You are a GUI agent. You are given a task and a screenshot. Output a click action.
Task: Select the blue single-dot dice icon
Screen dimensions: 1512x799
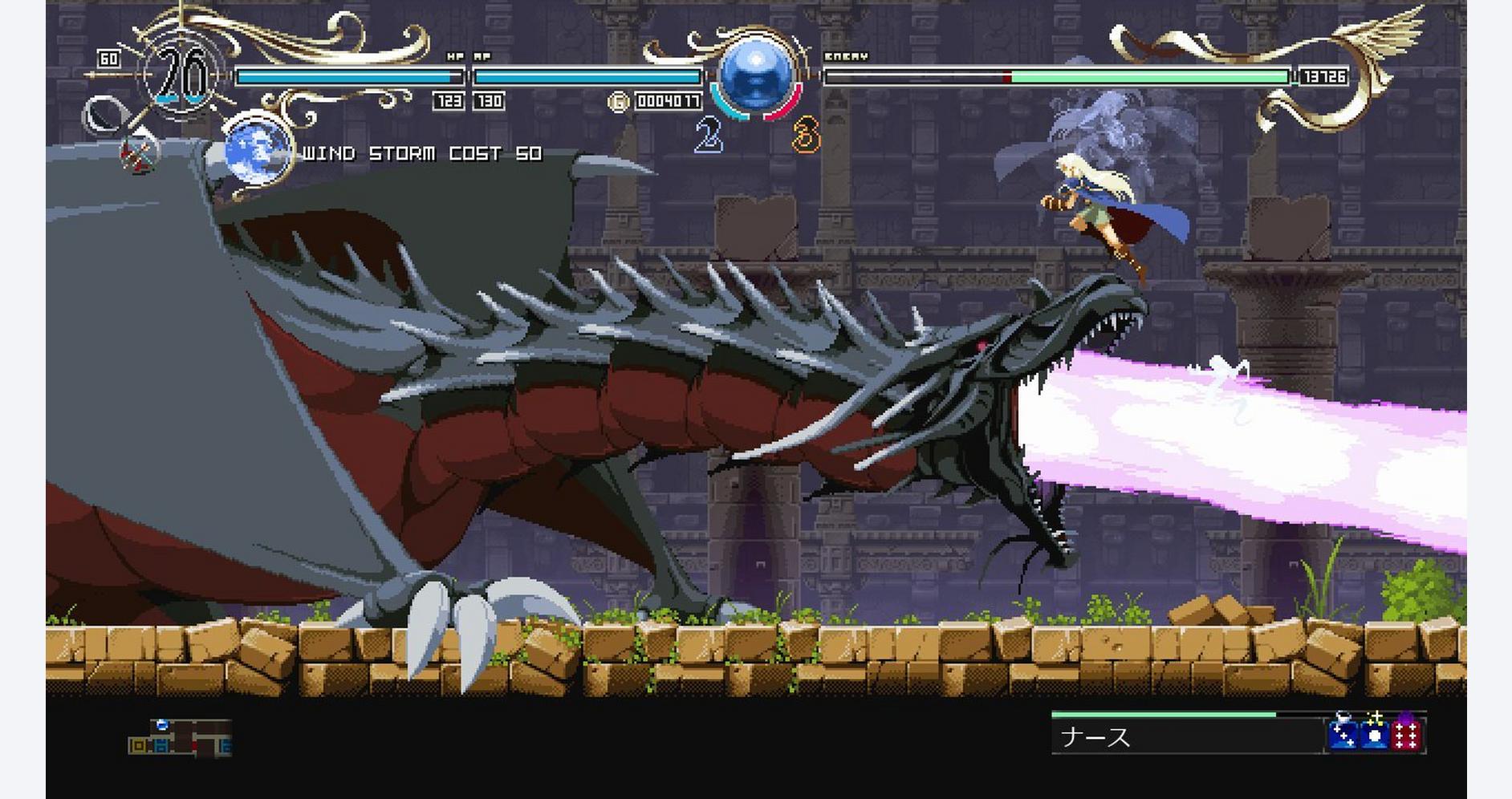pyautogui.click(x=1375, y=734)
